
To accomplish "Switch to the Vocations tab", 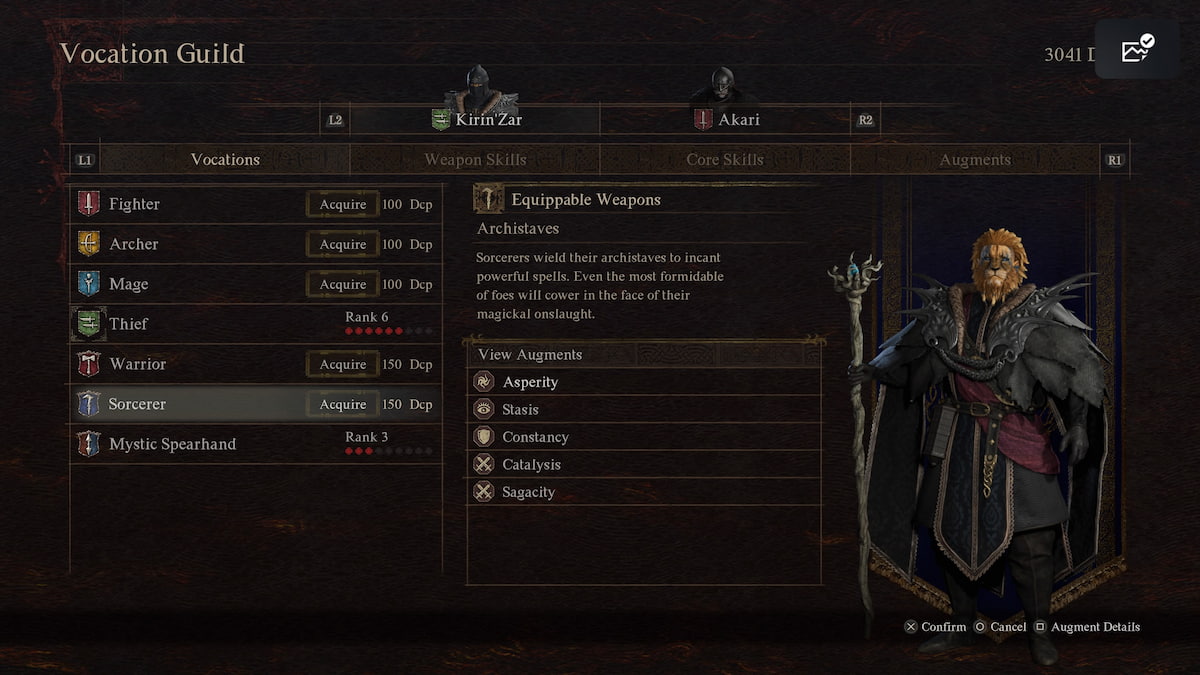I will coord(225,160).
